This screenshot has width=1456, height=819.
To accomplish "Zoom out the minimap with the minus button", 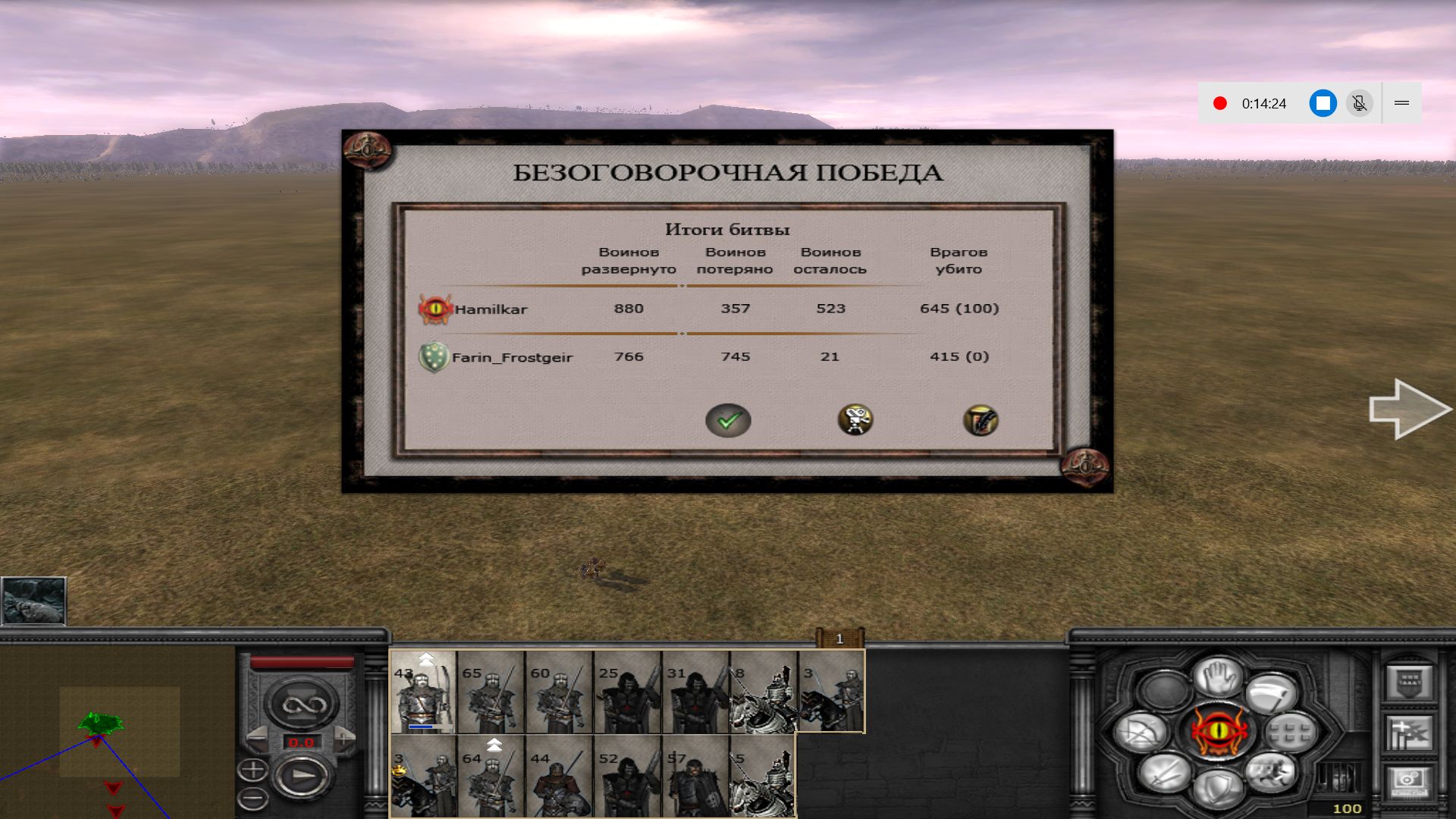I will click(253, 798).
